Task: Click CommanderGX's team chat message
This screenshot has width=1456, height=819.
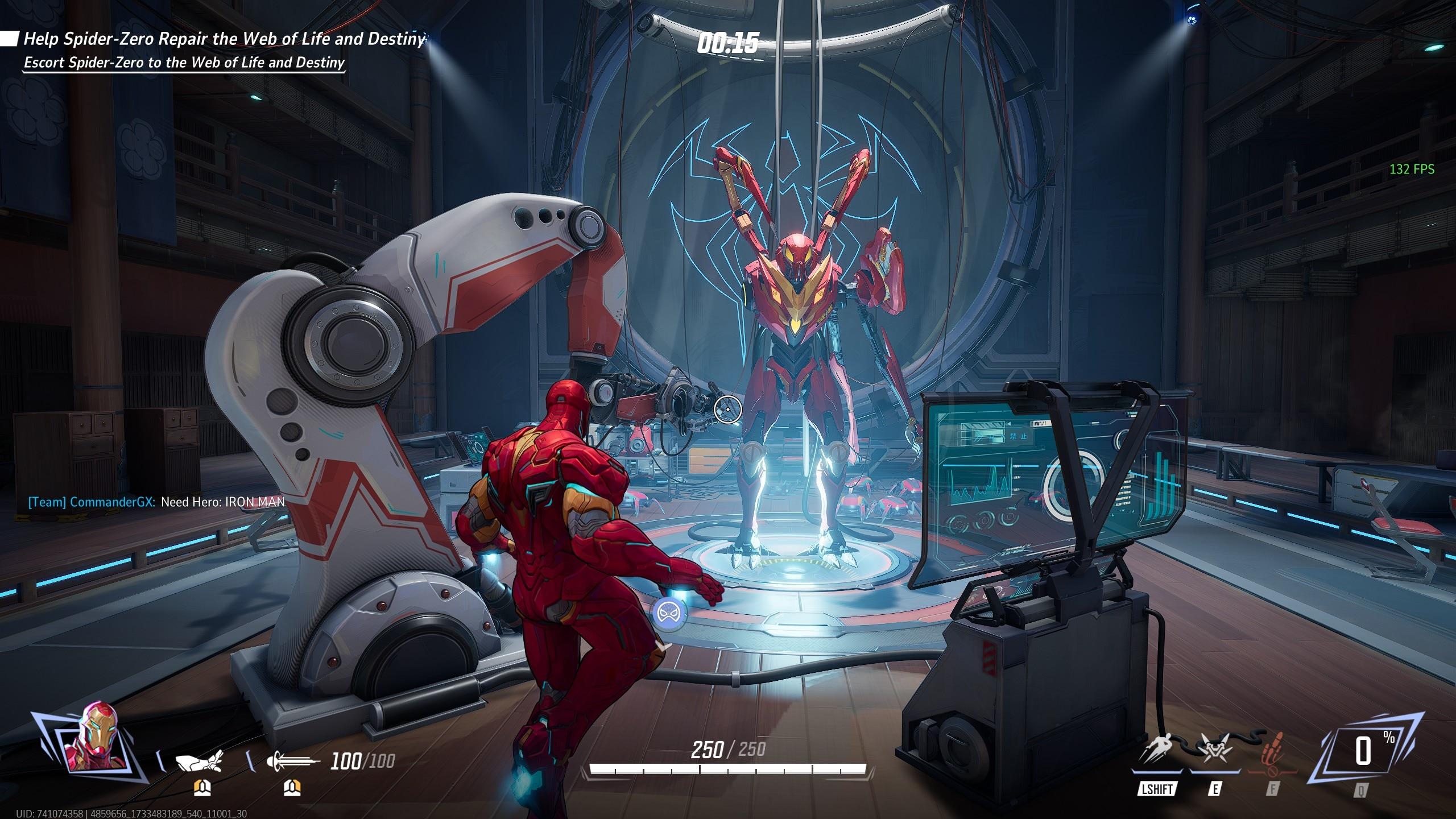Action: tap(156, 502)
